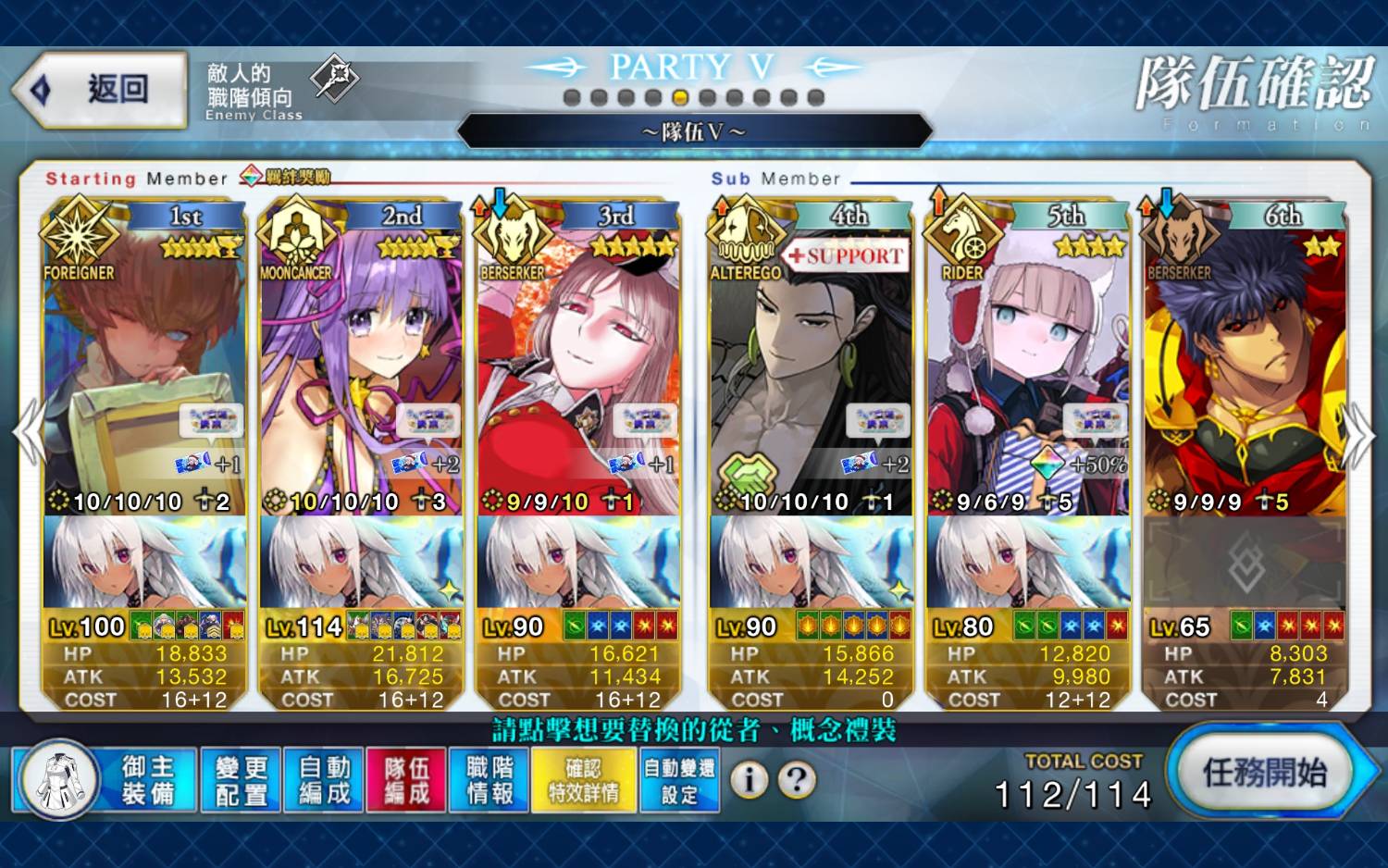The height and width of the screenshot is (868, 1388).
Task: Start the quest with 任務開始
Action: tap(1264, 773)
